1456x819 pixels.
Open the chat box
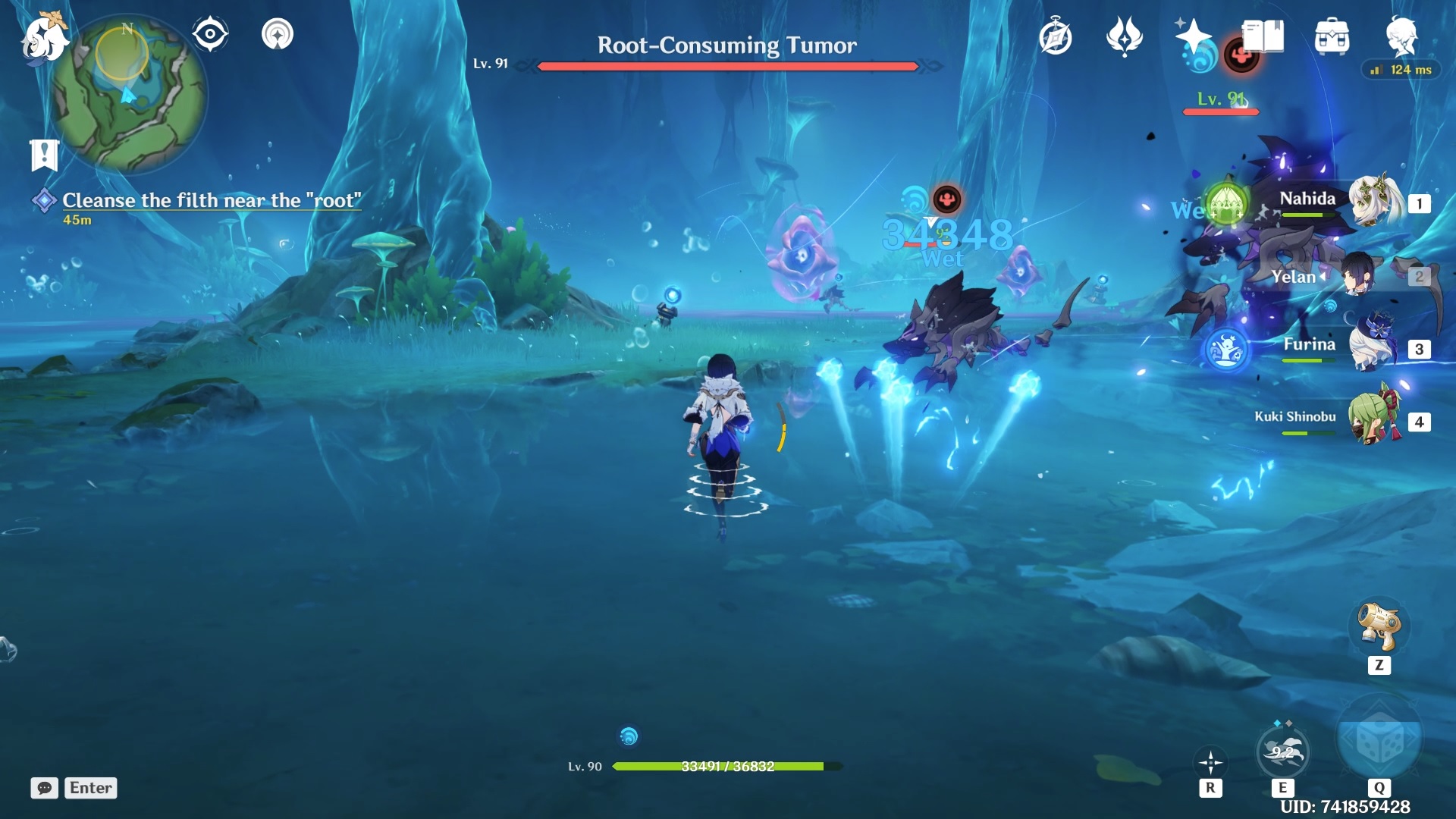click(x=45, y=788)
